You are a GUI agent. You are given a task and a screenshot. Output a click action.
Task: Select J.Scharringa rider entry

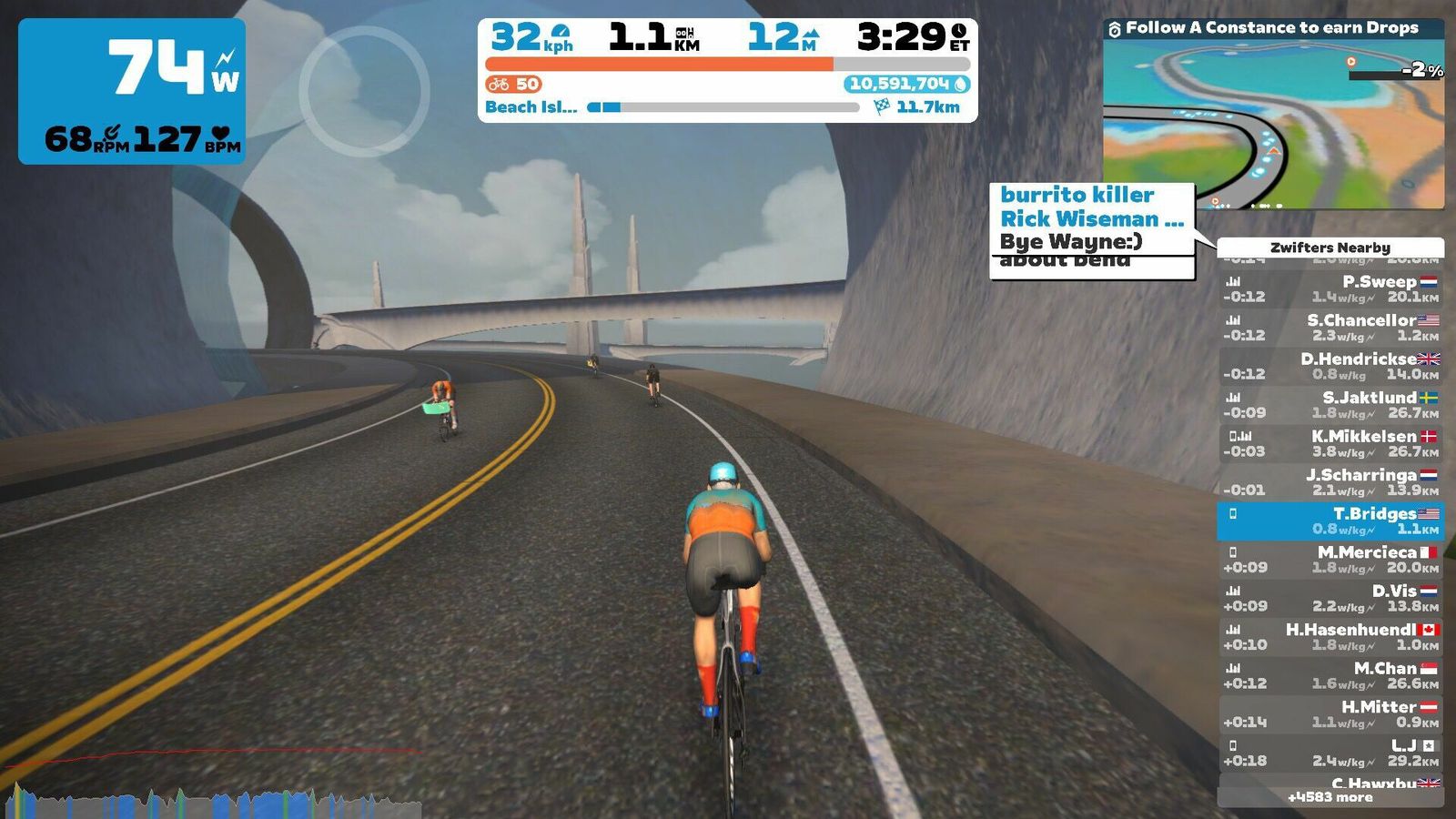[1330, 482]
